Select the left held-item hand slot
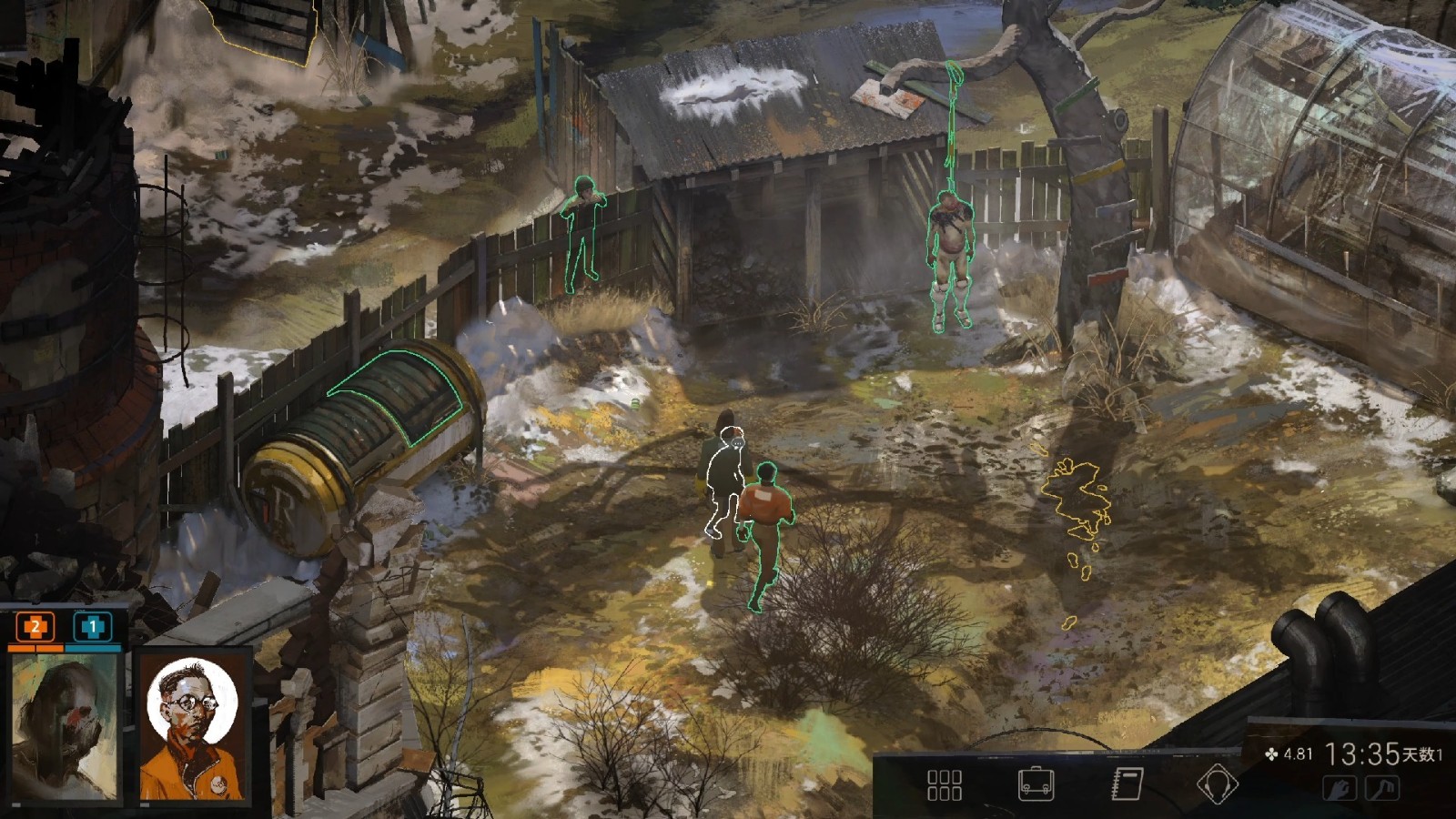 1339,788
